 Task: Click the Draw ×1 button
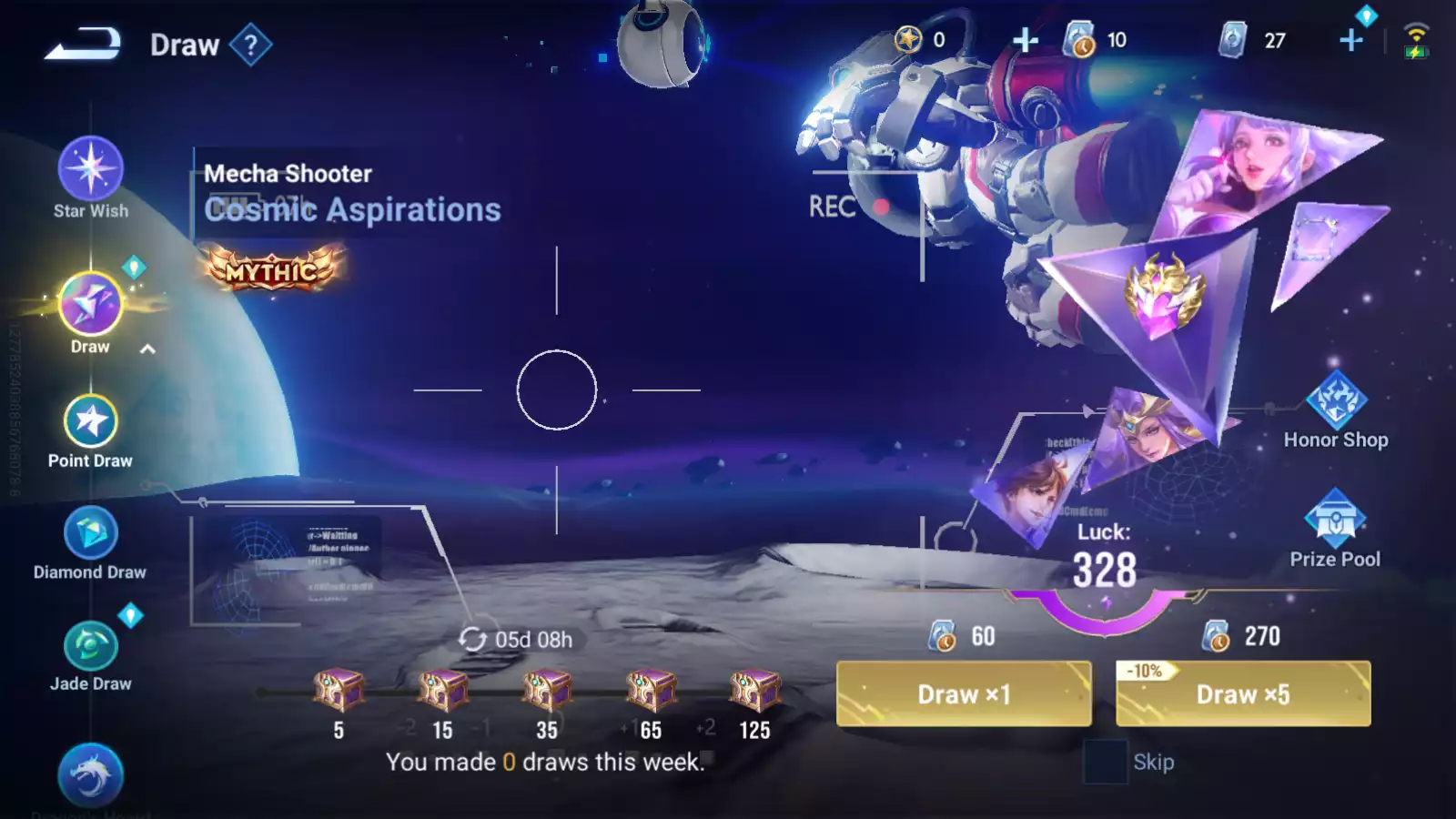(x=964, y=694)
